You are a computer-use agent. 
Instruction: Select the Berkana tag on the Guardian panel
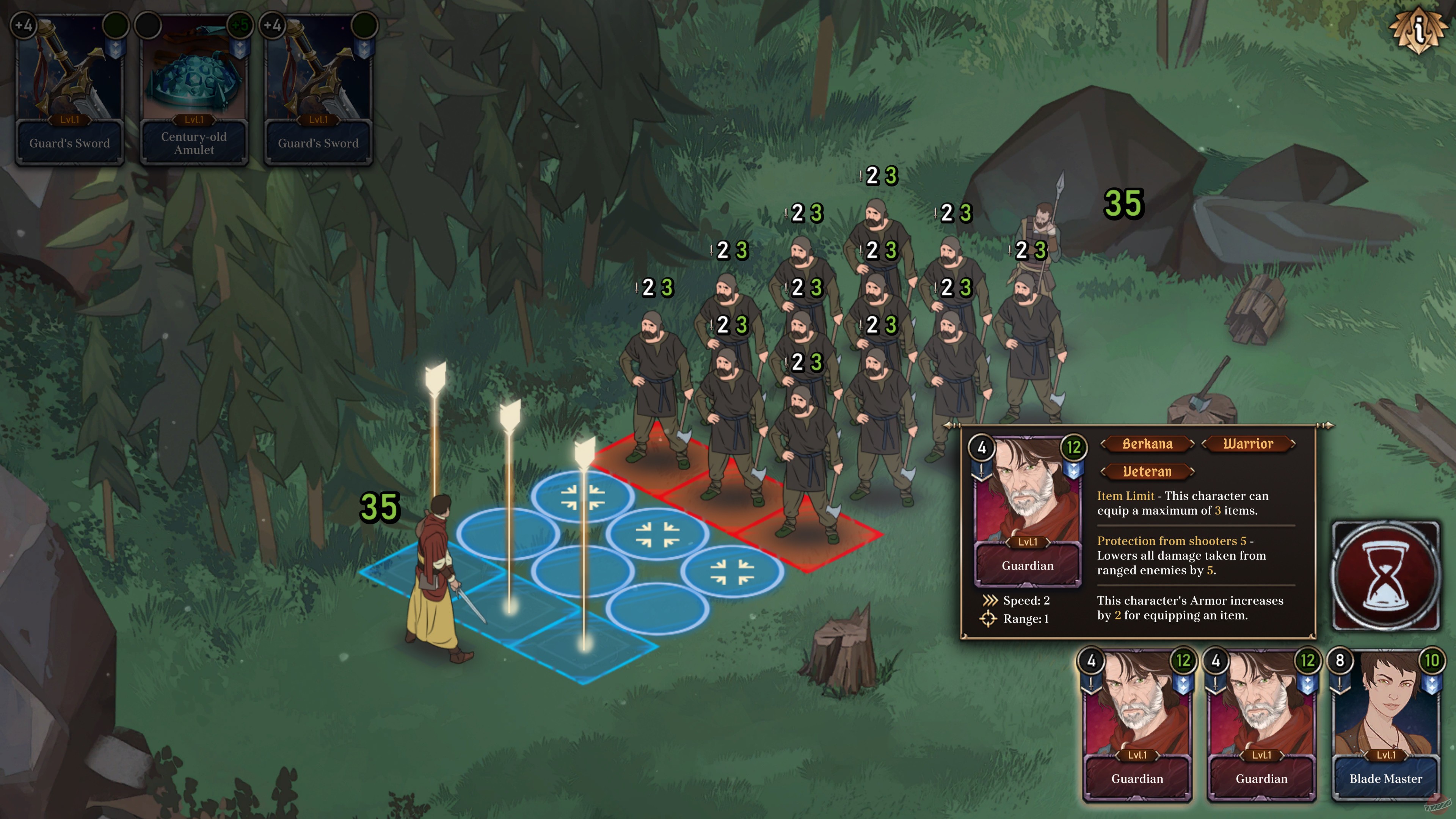[x=1147, y=444]
